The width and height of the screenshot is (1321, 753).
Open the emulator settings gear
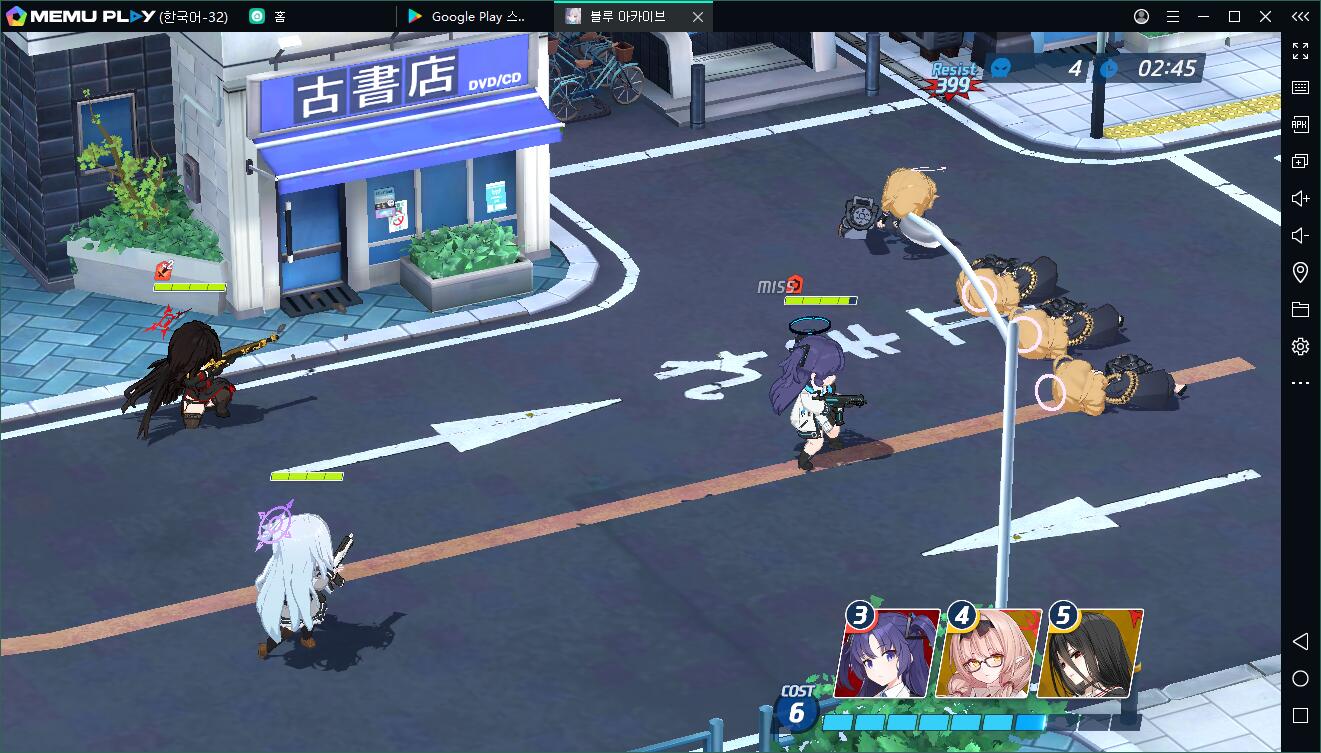(x=1300, y=346)
